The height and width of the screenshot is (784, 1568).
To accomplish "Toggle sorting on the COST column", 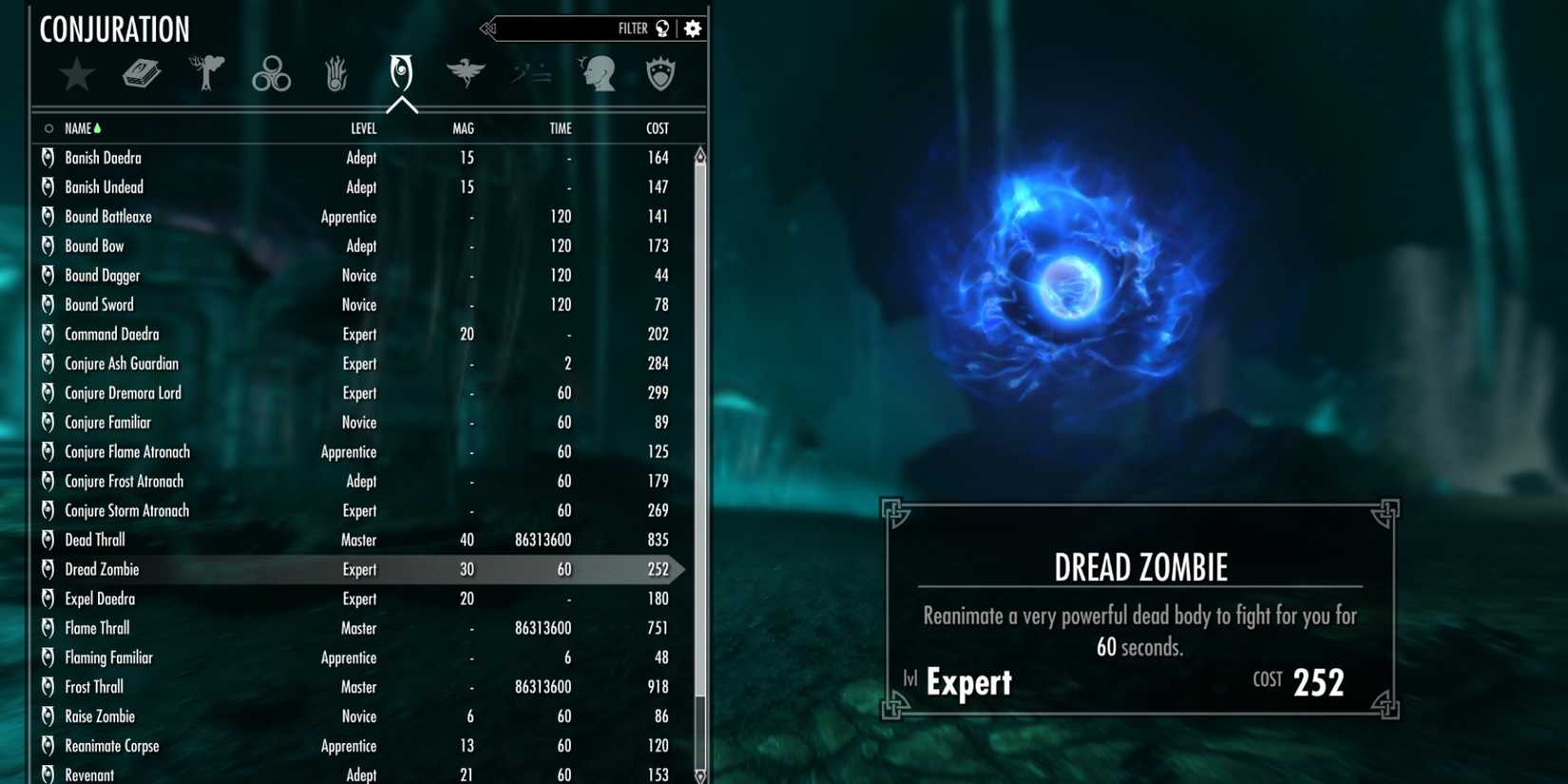I will point(656,127).
